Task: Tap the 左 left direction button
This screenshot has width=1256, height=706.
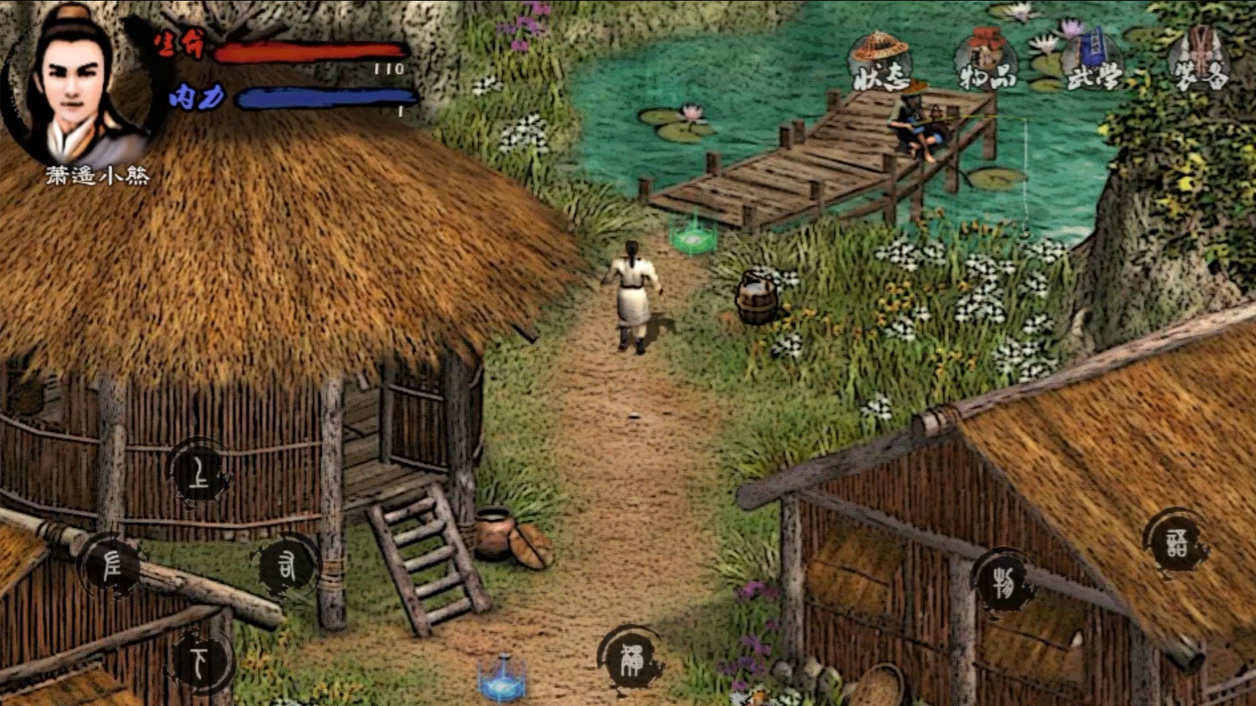Action: pos(111,565)
